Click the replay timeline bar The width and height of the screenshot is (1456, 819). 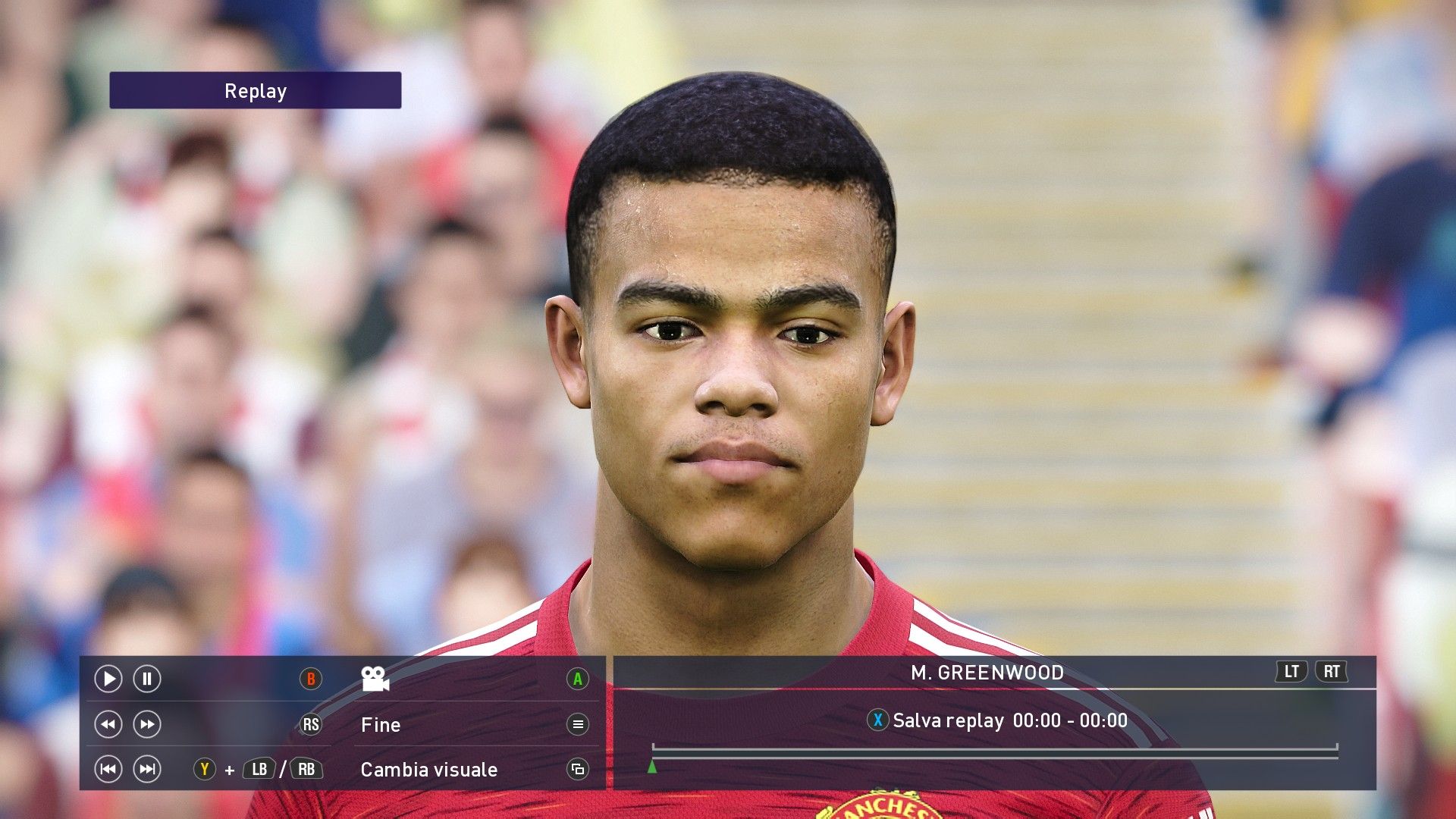[x=994, y=752]
